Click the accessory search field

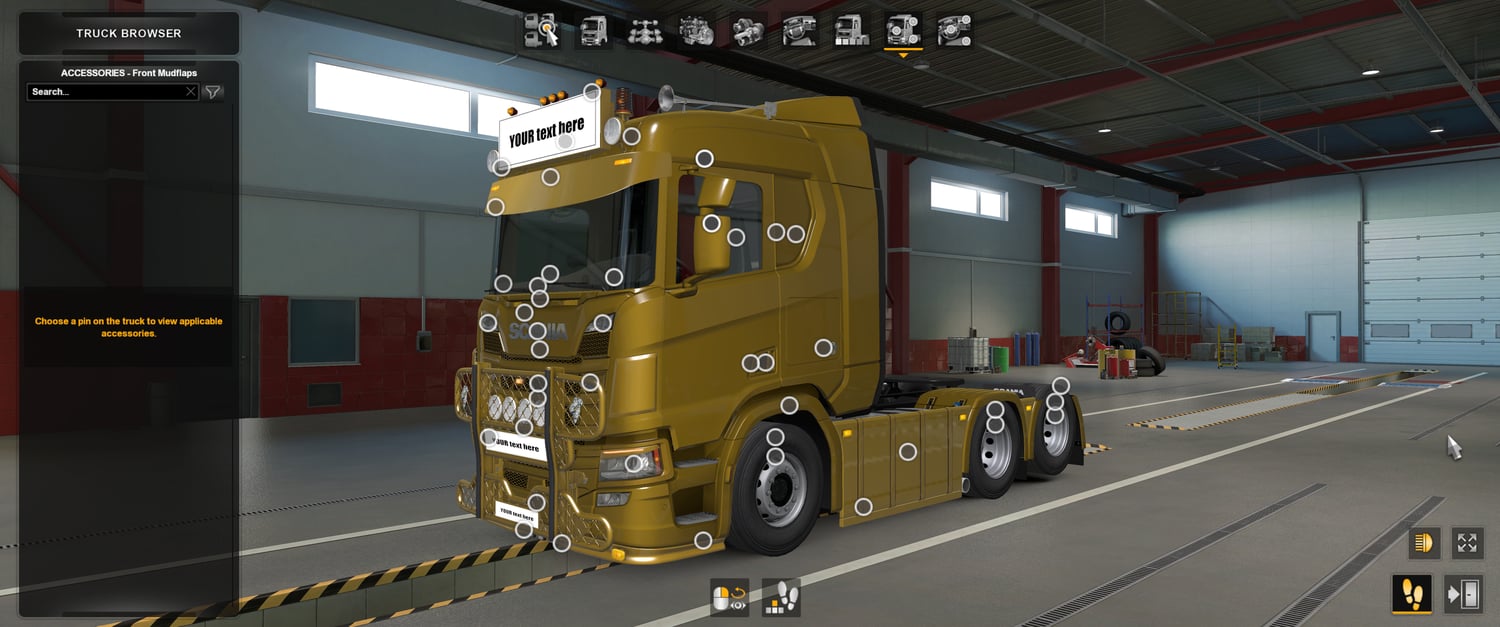click(105, 92)
